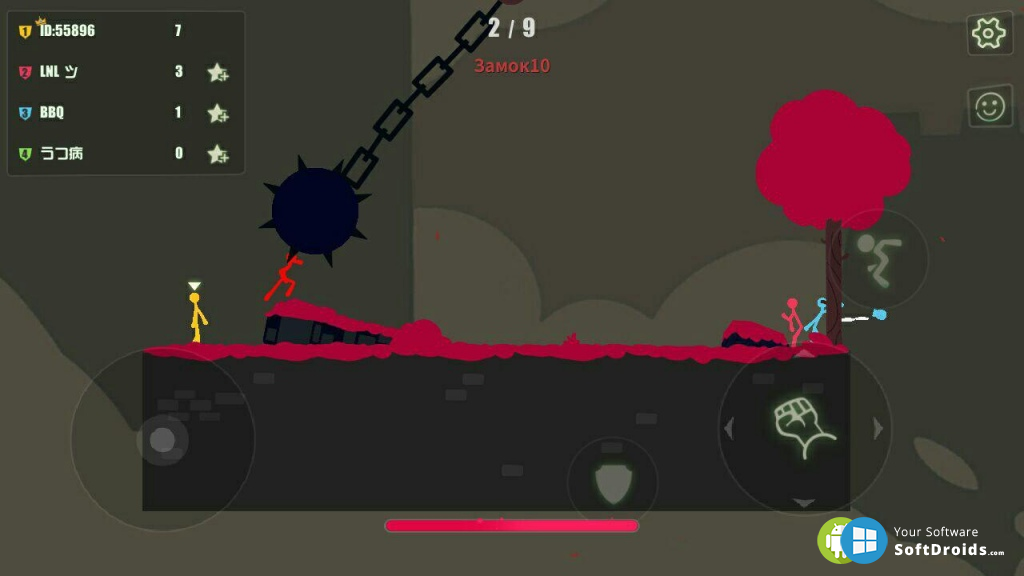1024x576 pixels.
Task: Click the virtual movement joystick knob
Action: (162, 439)
